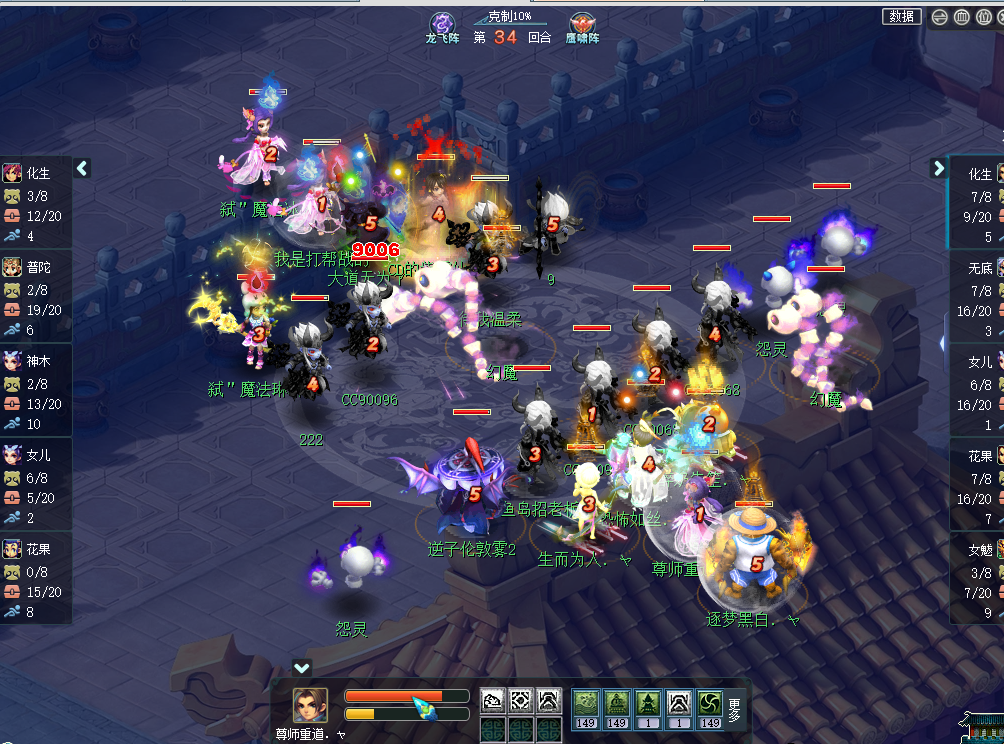The width and height of the screenshot is (1004, 744).
Task: Collapse the left team panel arrow
Action: 82,168
